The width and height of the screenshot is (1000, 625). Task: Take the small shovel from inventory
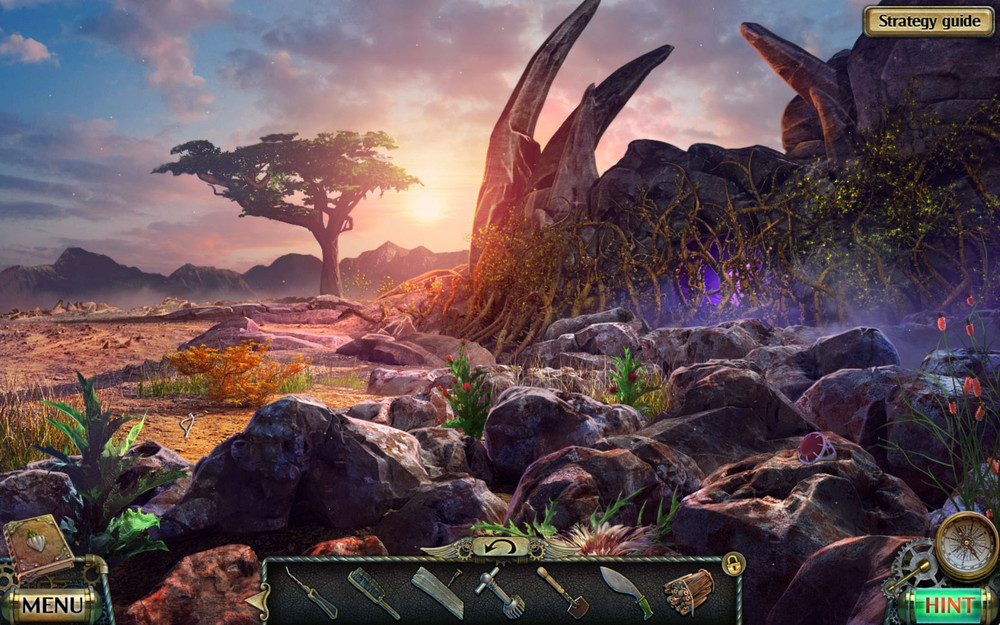[x=563, y=592]
